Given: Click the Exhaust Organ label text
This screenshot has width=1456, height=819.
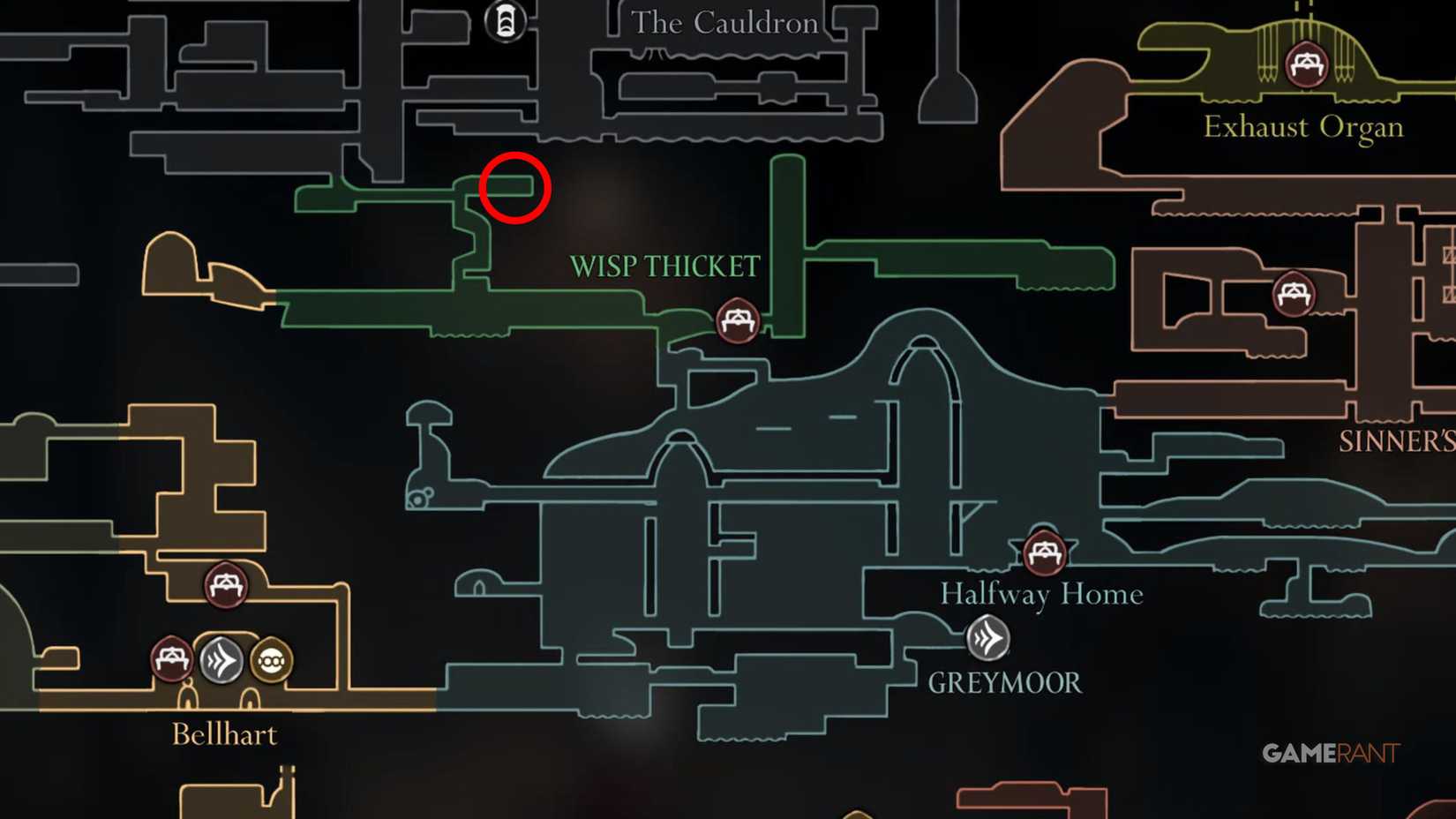Looking at the screenshot, I should pyautogui.click(x=1303, y=126).
